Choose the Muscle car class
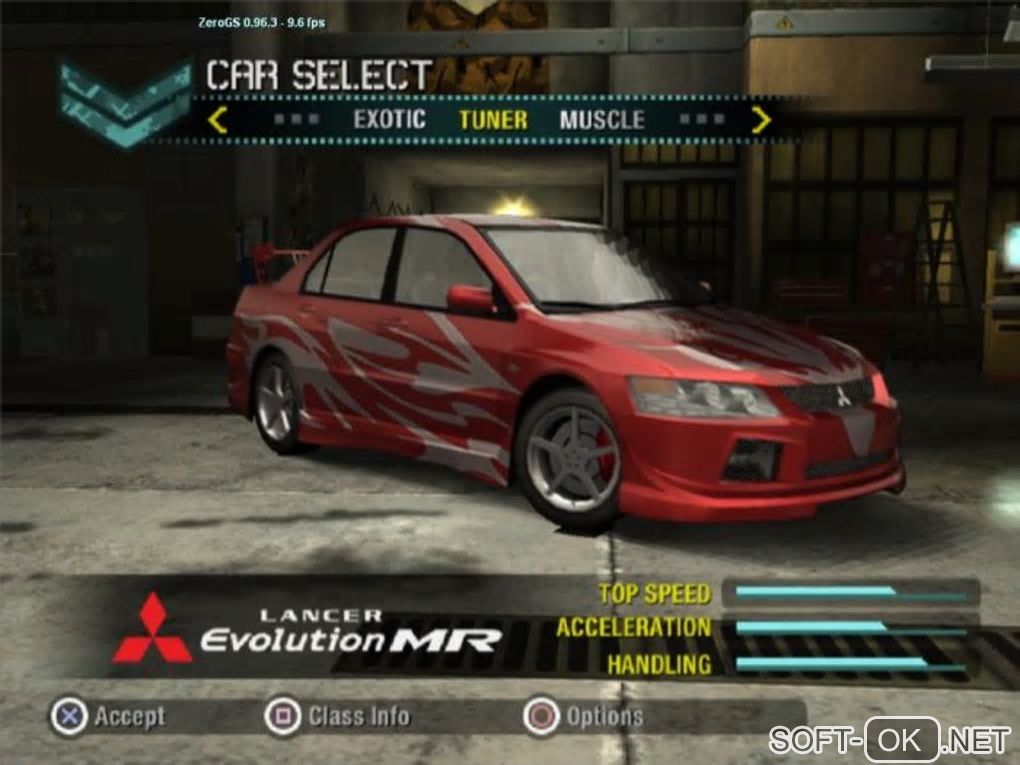 pos(602,121)
